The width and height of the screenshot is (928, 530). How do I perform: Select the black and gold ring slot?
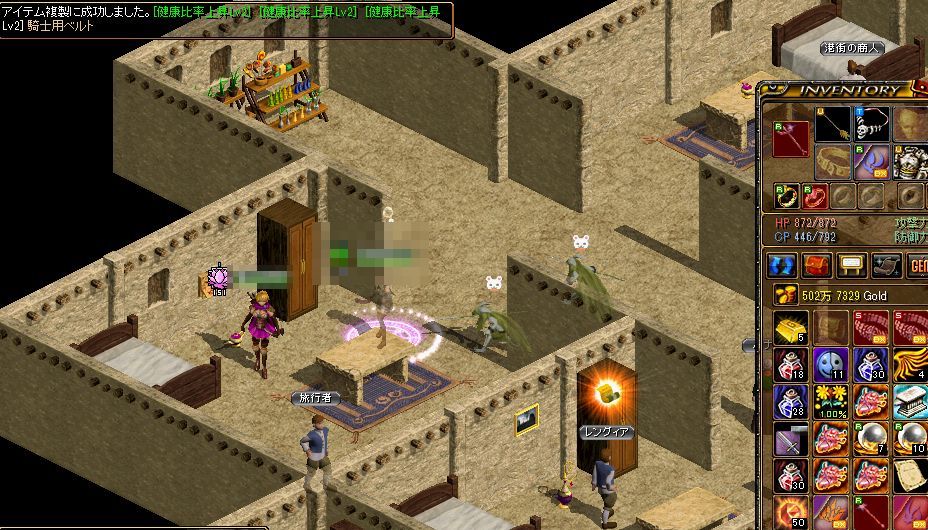[x=787, y=195]
